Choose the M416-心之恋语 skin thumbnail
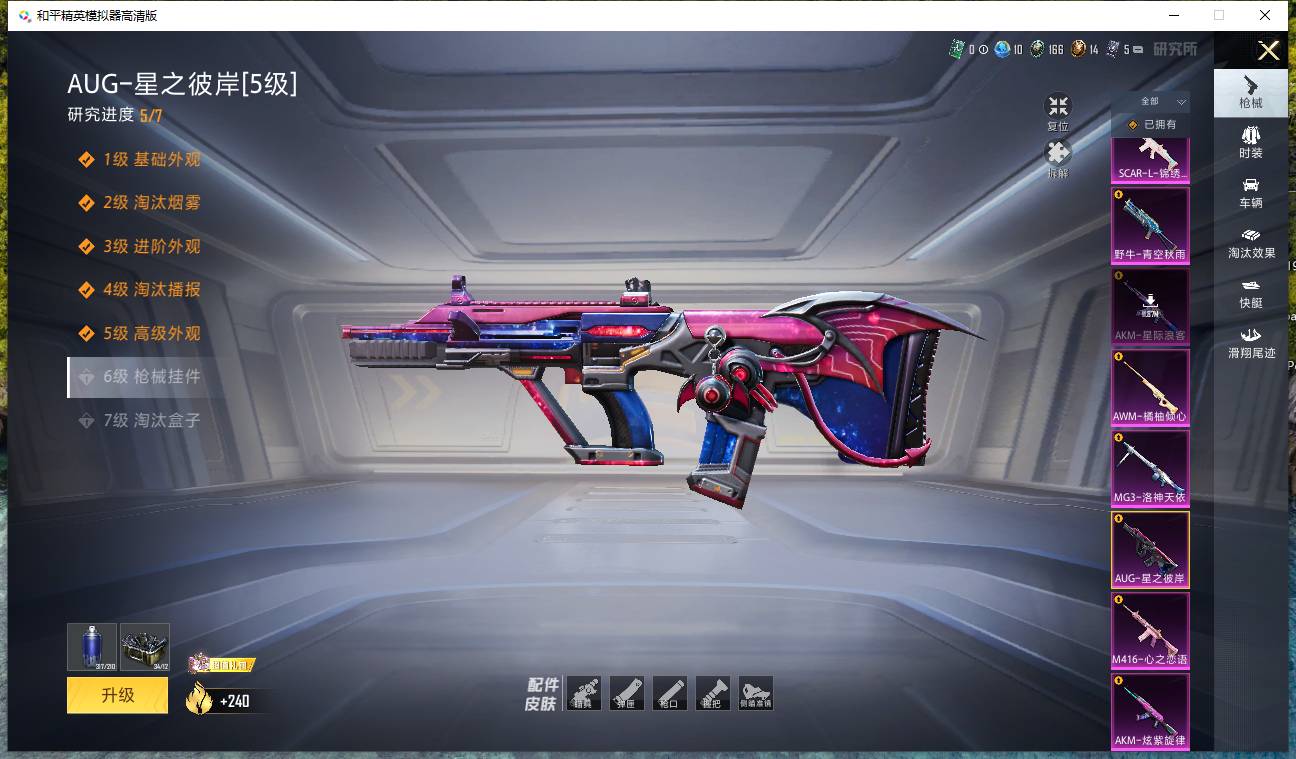1296x759 pixels. click(1150, 630)
